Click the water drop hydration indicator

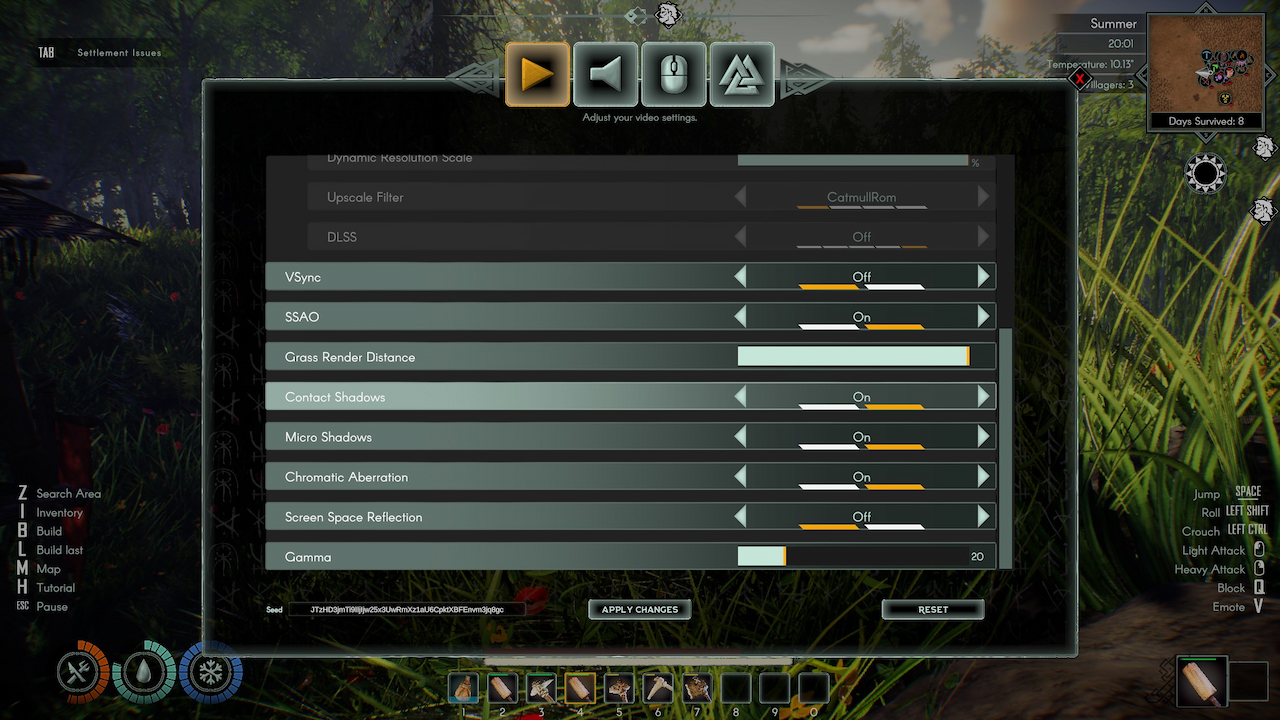[x=145, y=674]
